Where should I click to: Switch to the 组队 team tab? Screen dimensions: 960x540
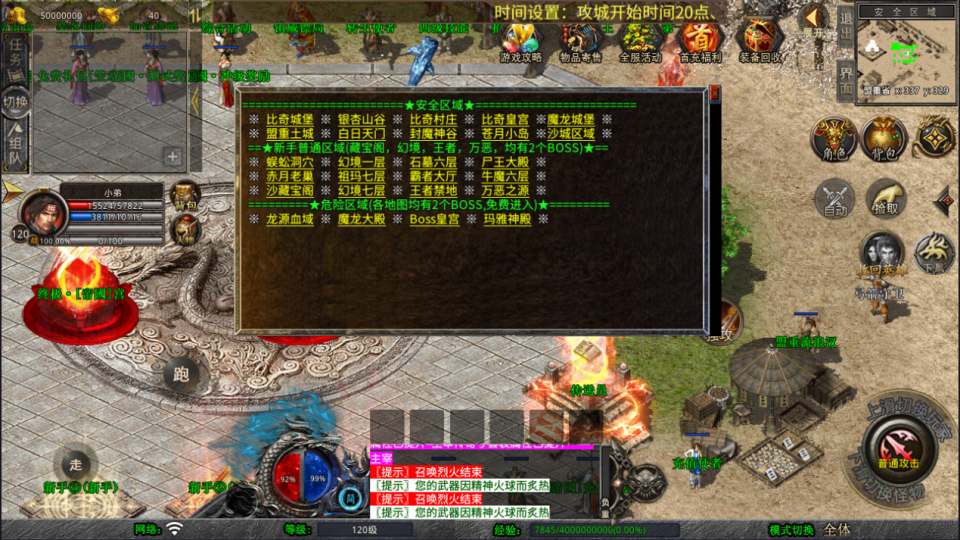[x=15, y=143]
